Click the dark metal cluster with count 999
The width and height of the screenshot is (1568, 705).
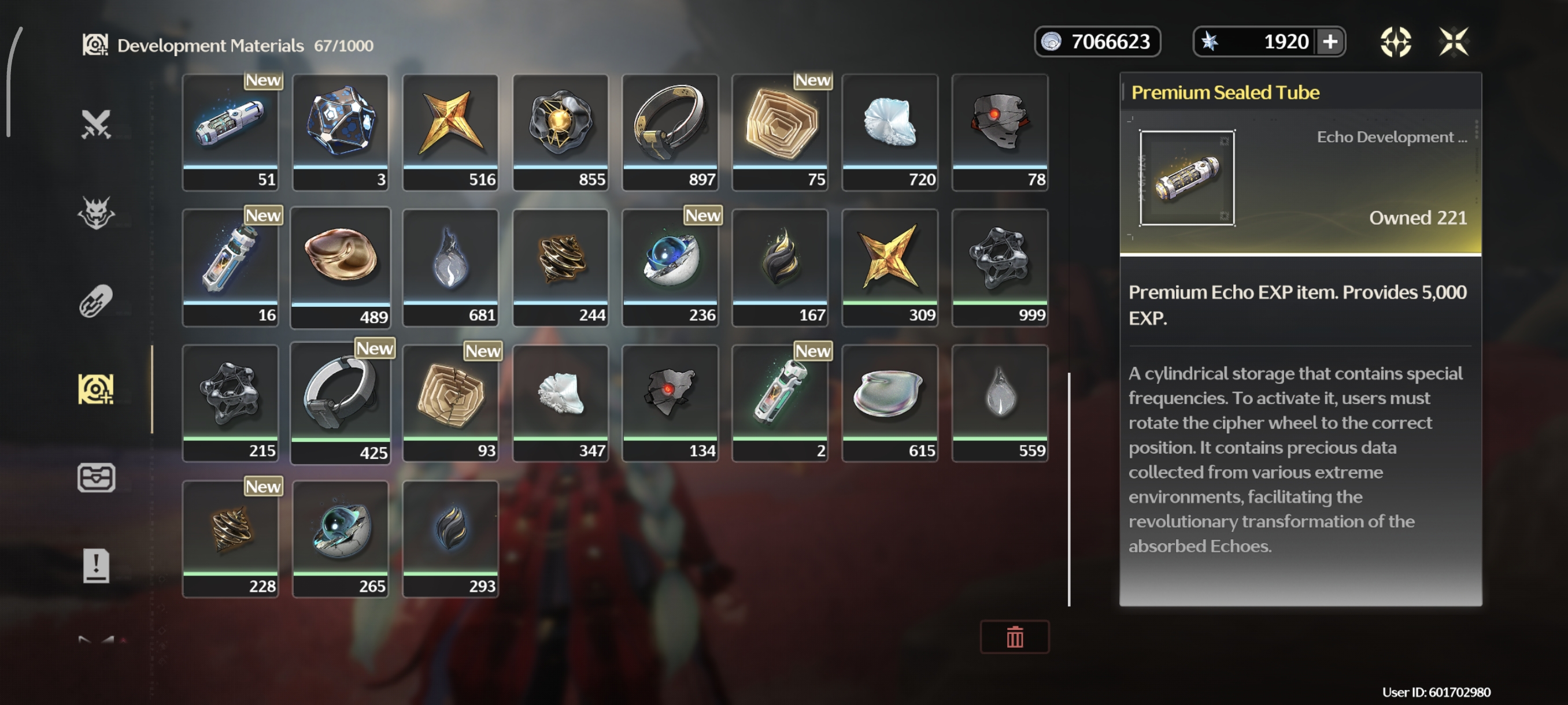click(x=1000, y=268)
